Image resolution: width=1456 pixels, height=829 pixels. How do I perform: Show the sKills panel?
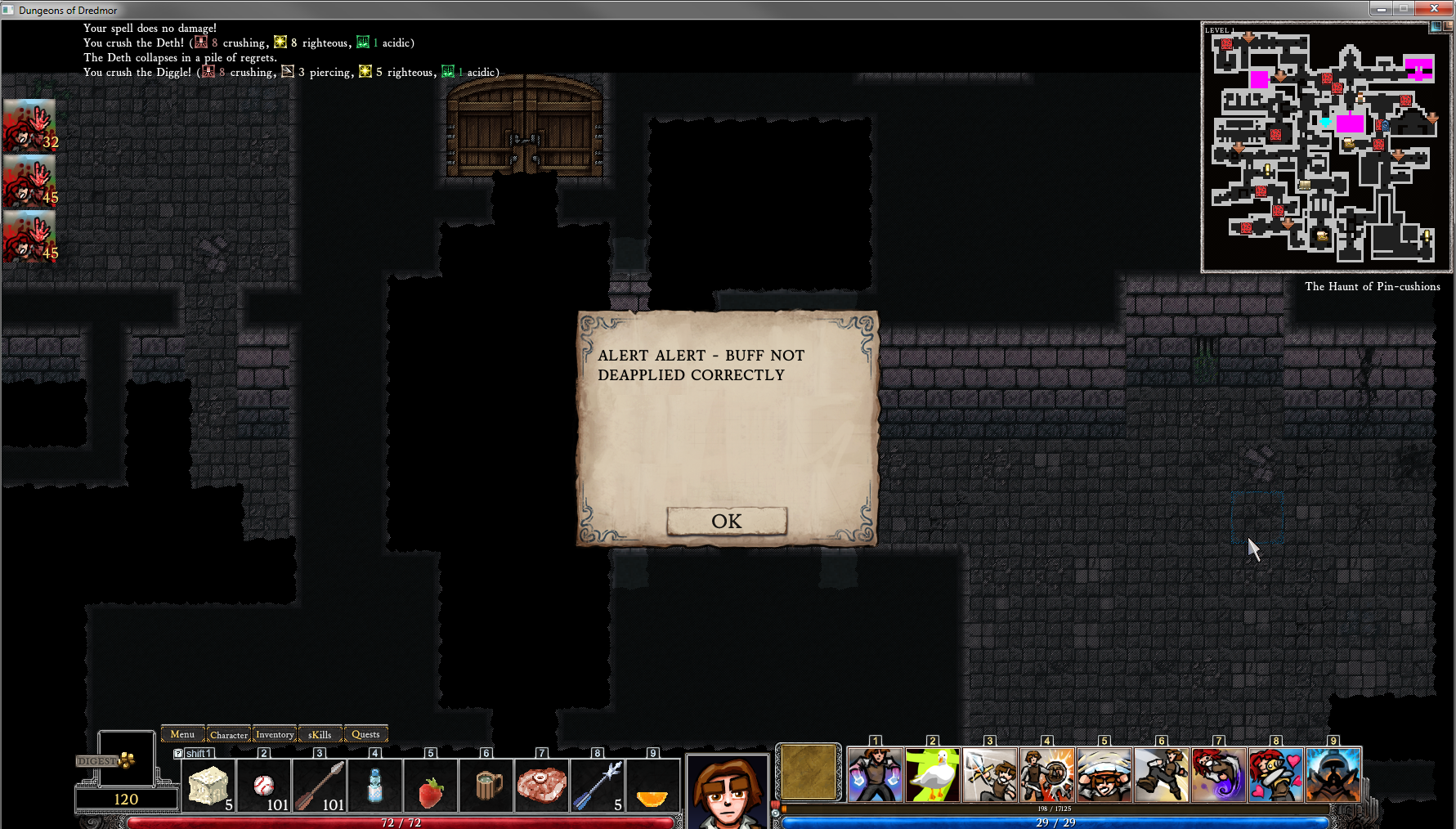pos(320,734)
